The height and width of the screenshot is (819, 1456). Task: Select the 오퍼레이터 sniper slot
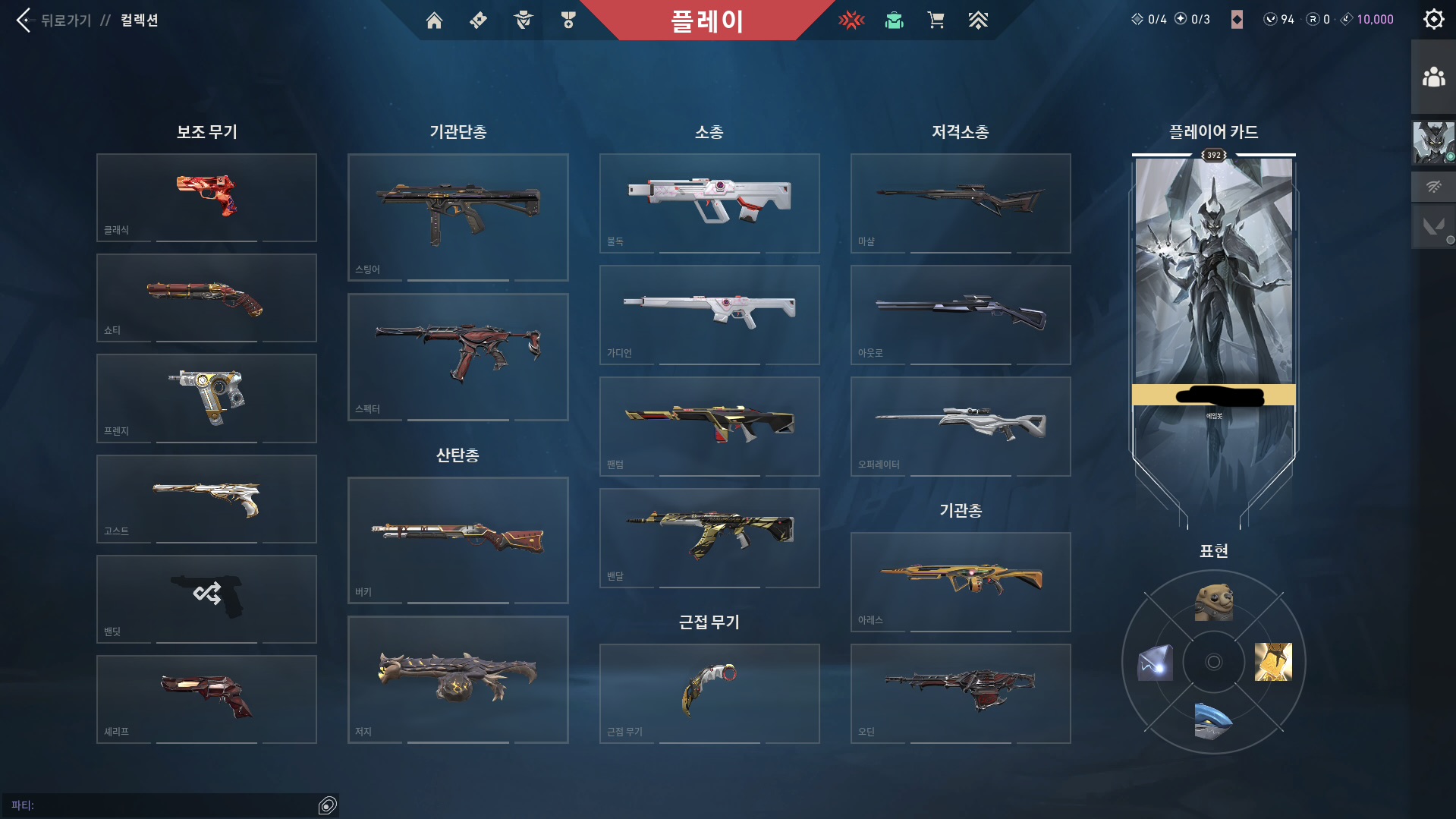pyautogui.click(x=961, y=426)
